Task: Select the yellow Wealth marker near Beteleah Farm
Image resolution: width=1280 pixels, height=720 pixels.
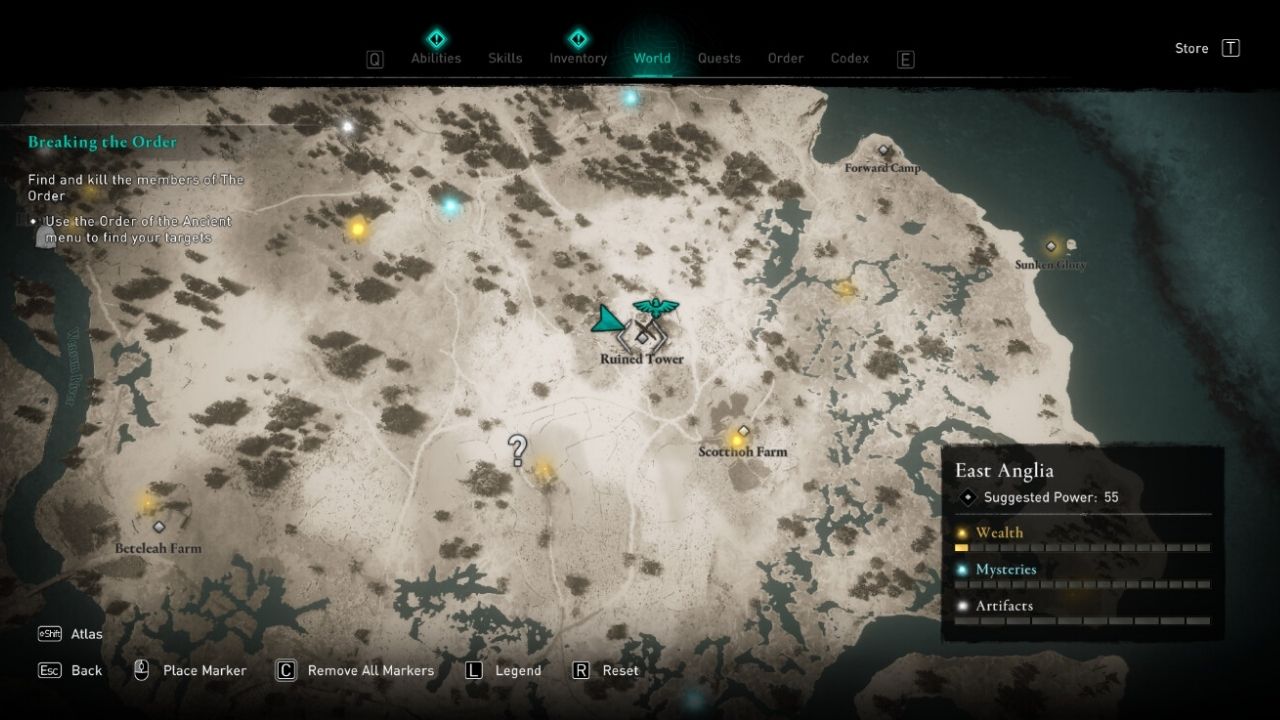Action: click(148, 503)
